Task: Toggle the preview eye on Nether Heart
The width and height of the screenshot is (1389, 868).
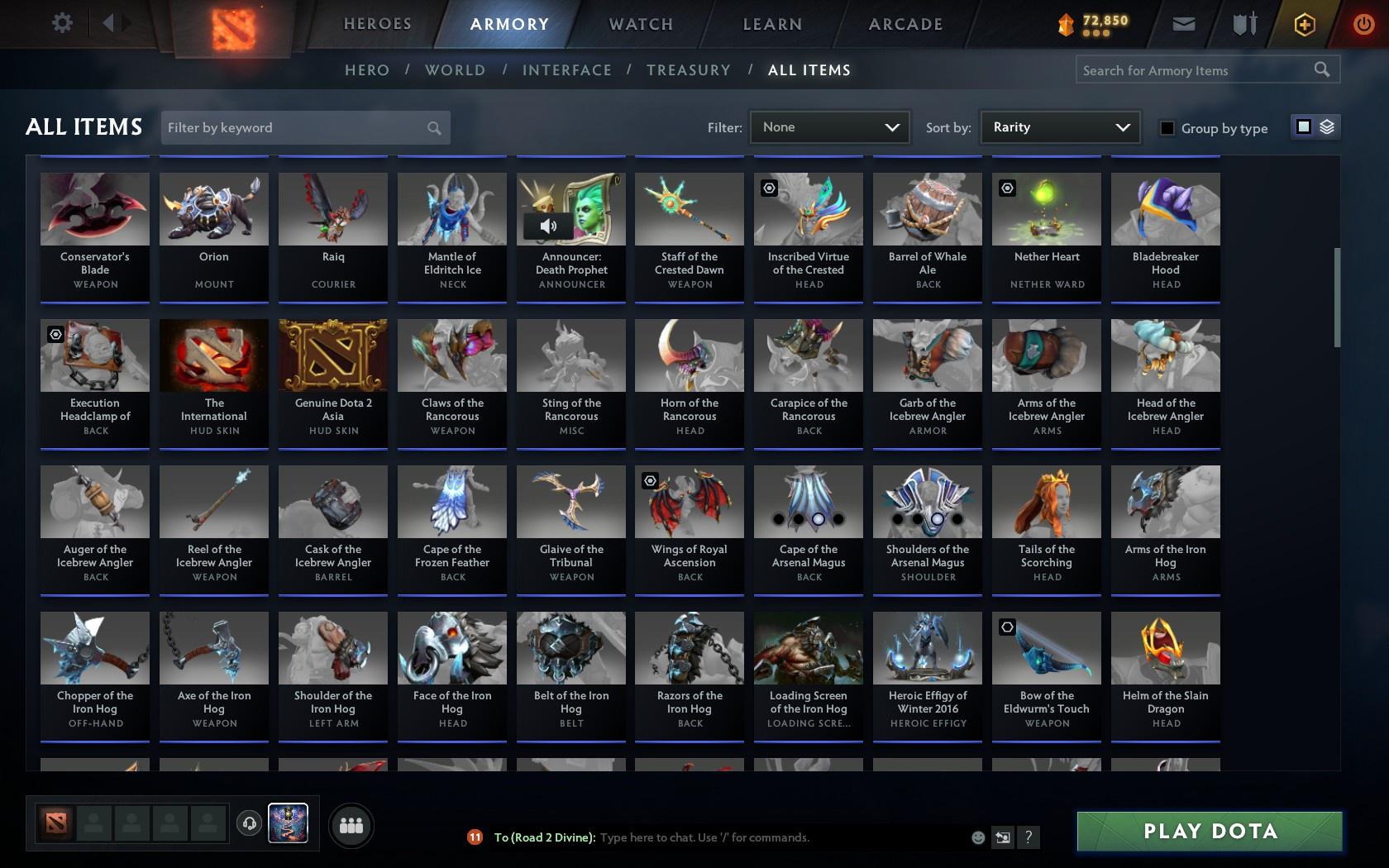Action: click(1007, 188)
